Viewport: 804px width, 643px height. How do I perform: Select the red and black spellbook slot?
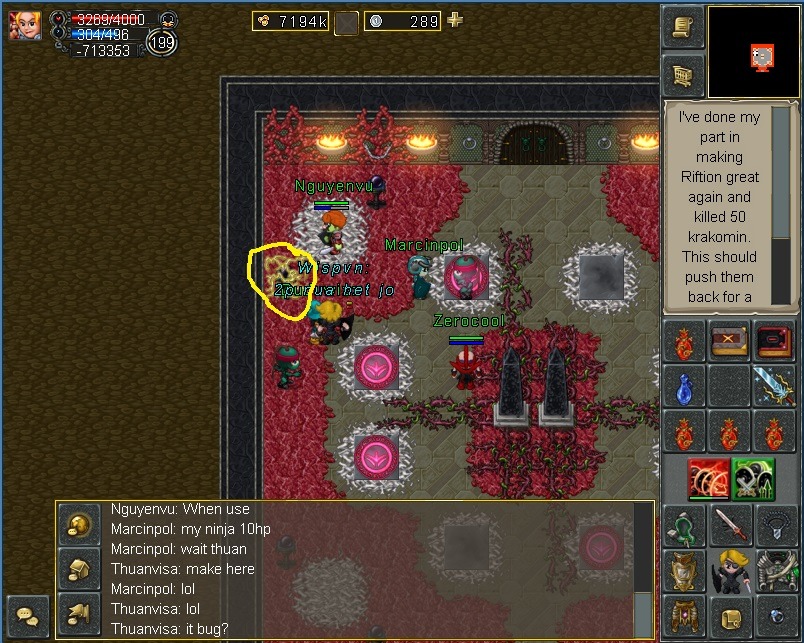coord(775,342)
